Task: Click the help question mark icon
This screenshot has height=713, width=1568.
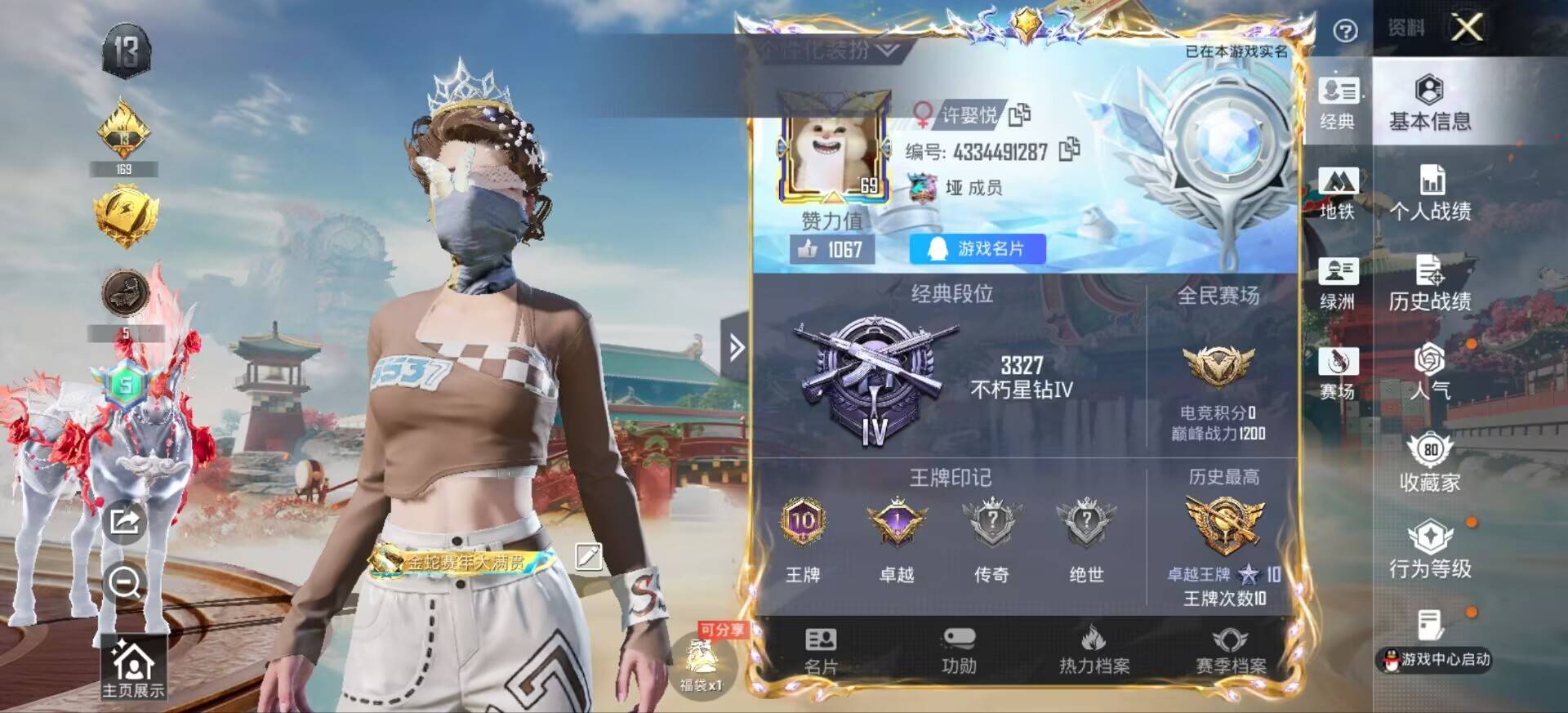Action: [1344, 29]
